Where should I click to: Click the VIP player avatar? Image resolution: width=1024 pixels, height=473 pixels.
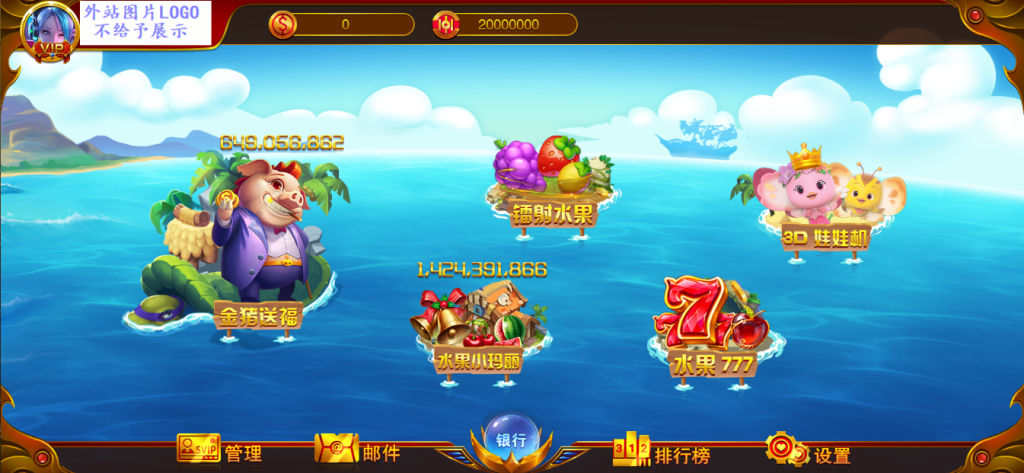point(44,30)
